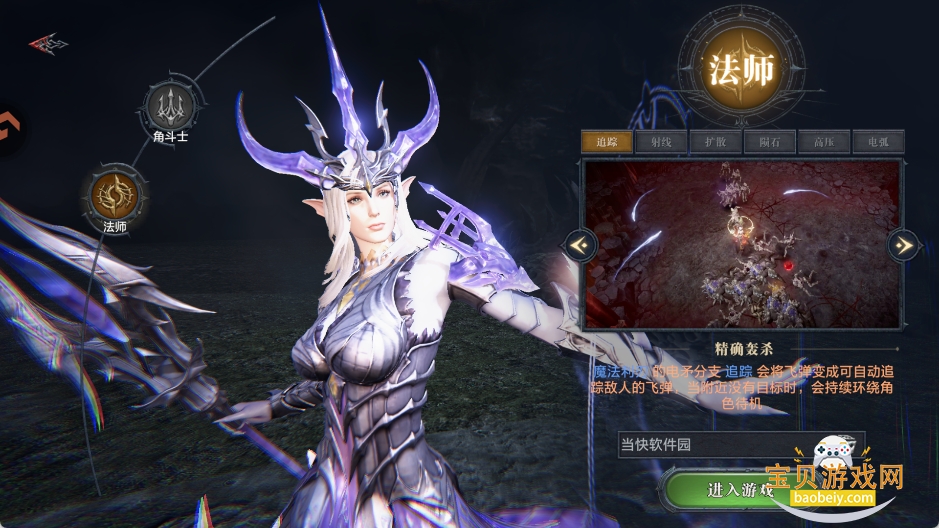939x528 pixels.
Task: Click the skill preview video thumbnail
Action: [x=741, y=244]
